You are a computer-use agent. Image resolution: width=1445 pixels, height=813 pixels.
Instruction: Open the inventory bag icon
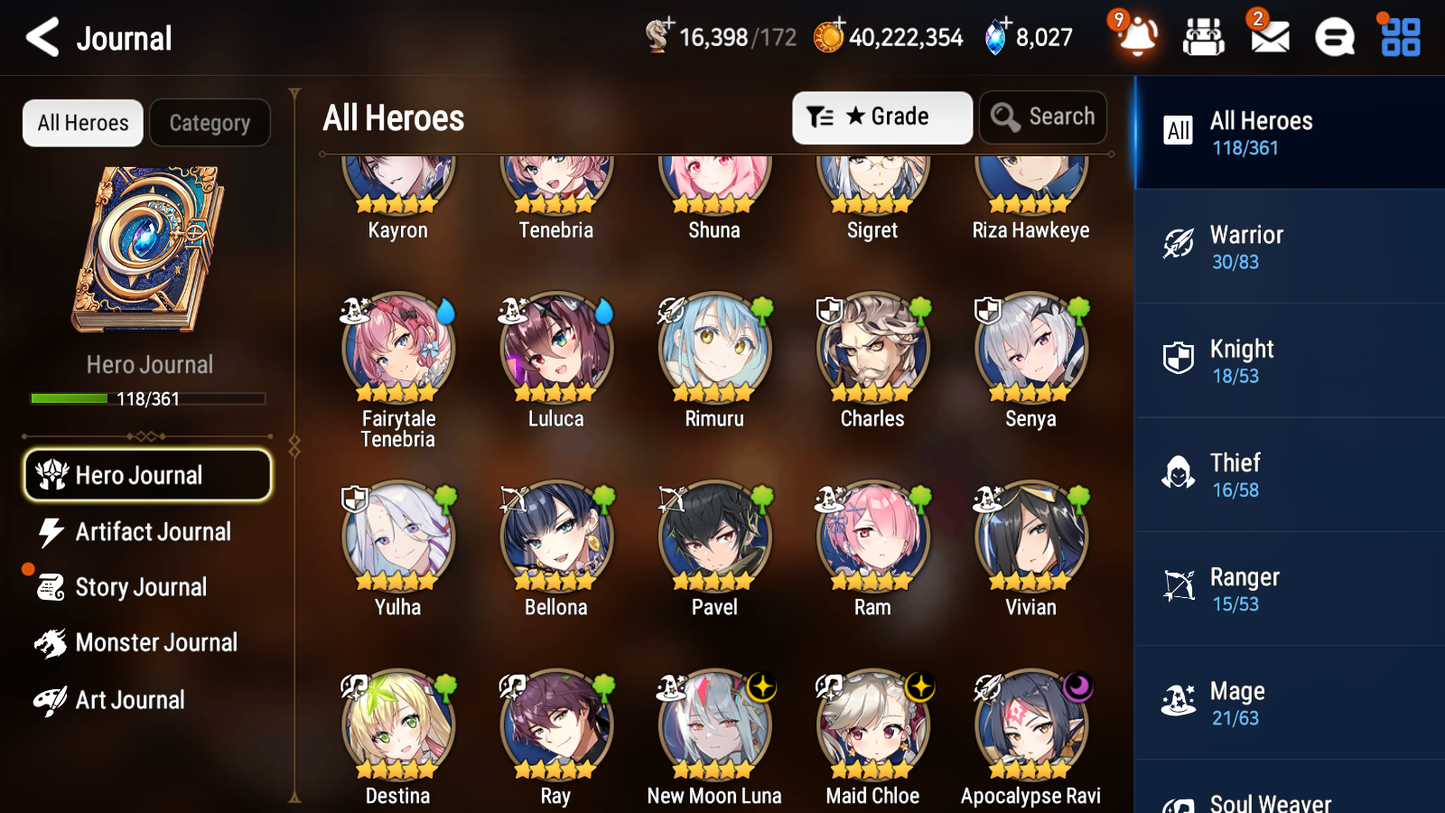pos(1203,37)
